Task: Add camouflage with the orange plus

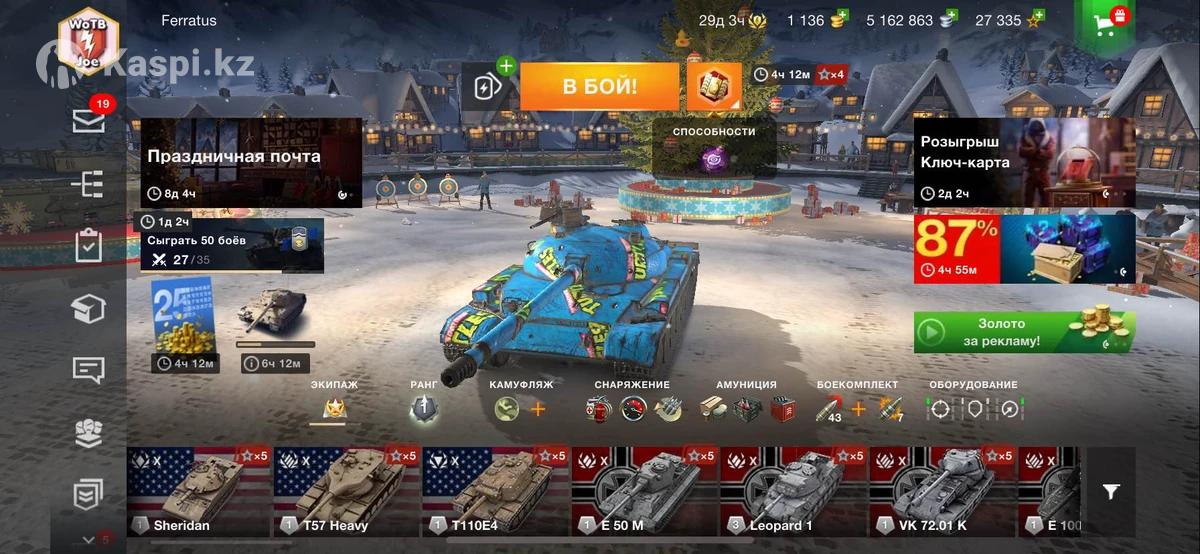Action: [x=538, y=408]
